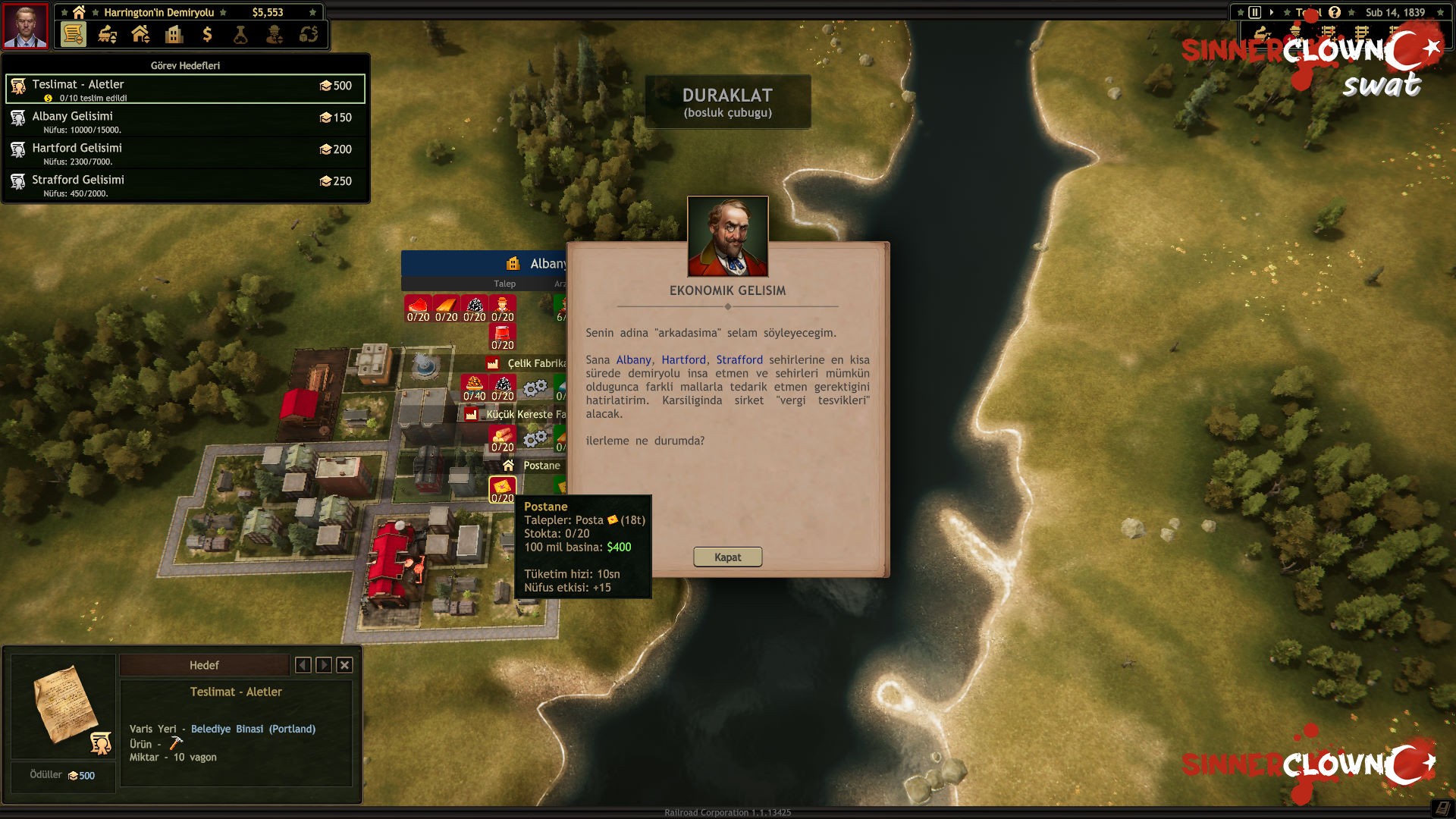
Task: Open the Hartford Gelisimi objective
Action: pos(185,152)
